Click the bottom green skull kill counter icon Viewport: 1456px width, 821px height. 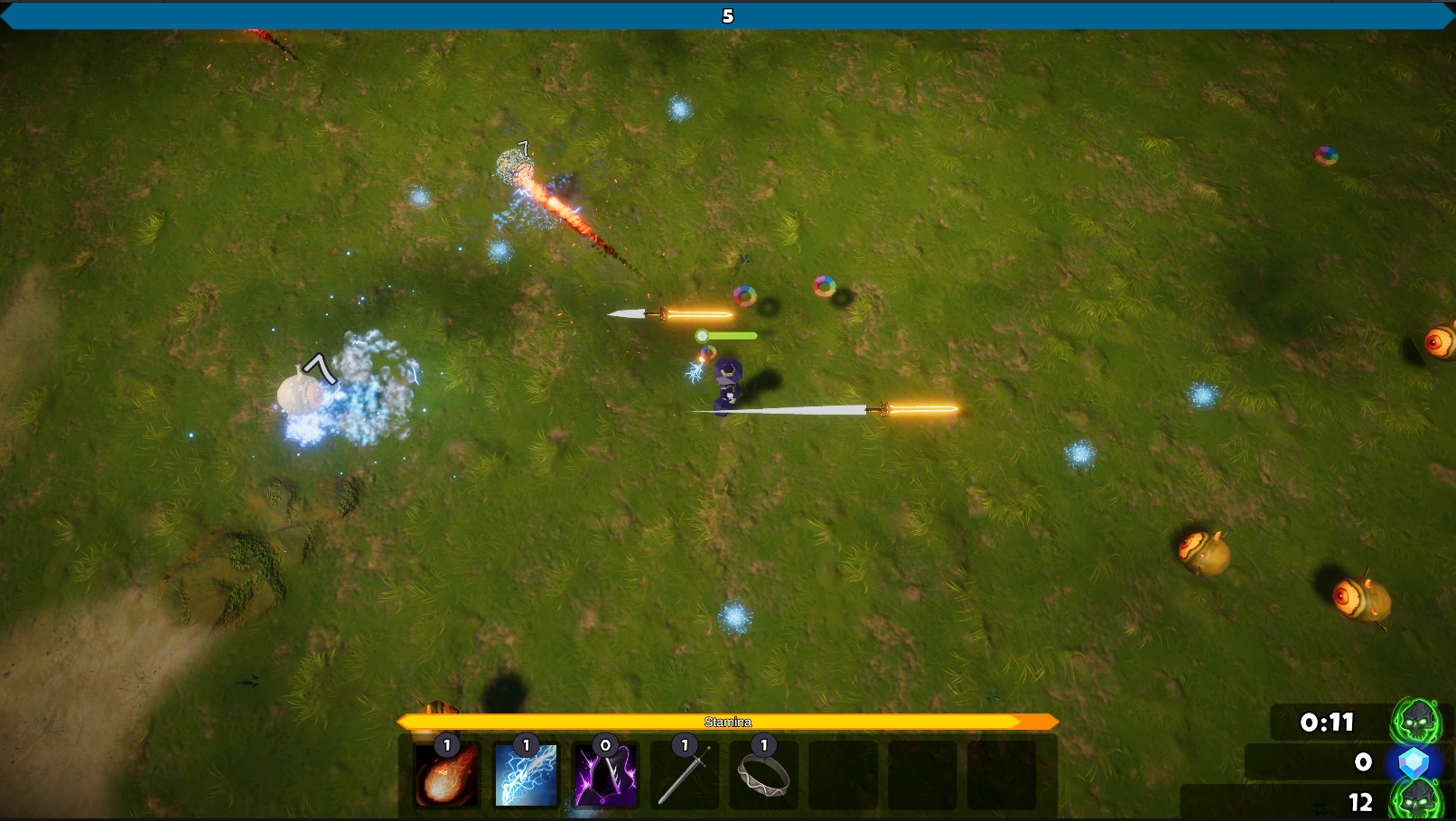click(1415, 800)
